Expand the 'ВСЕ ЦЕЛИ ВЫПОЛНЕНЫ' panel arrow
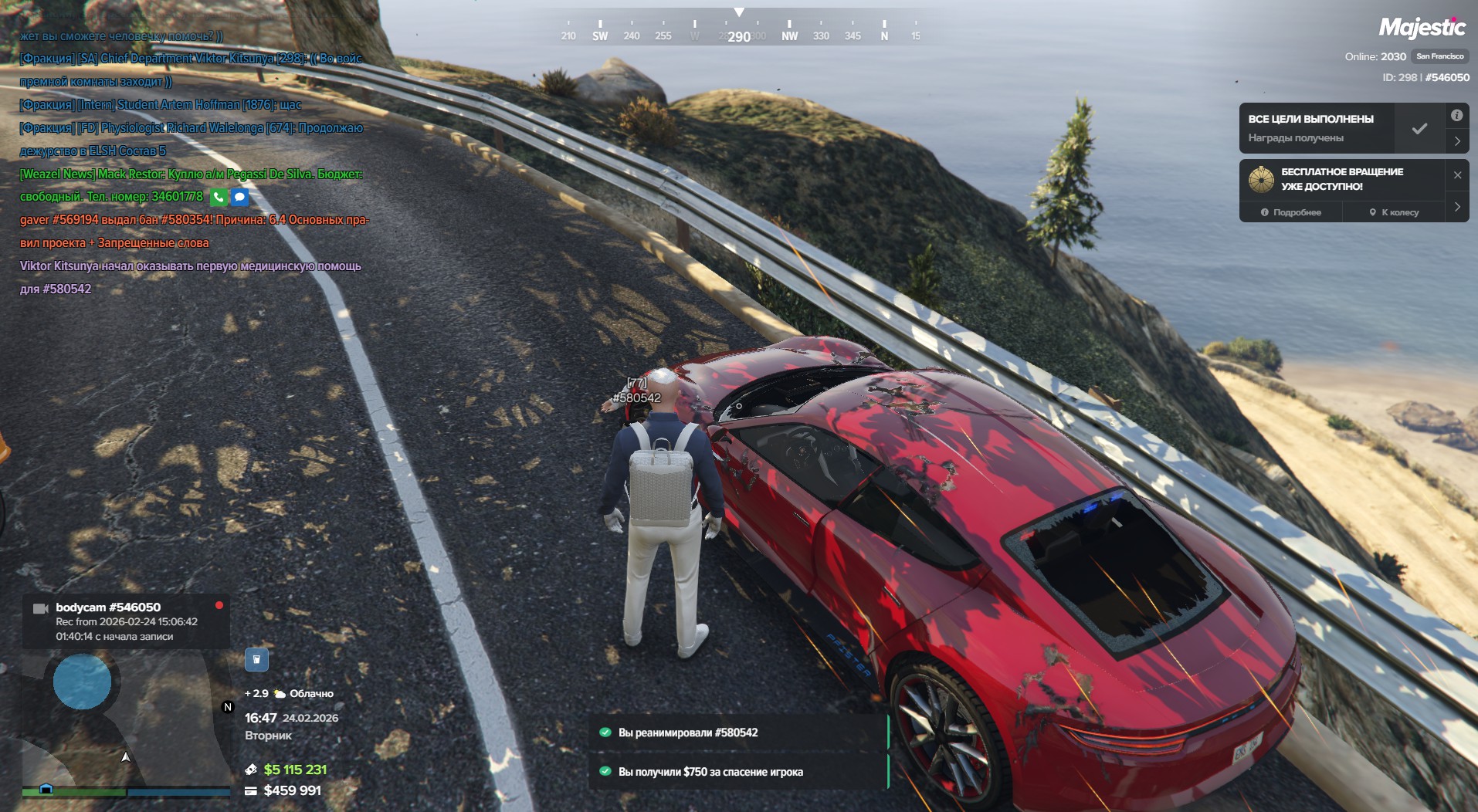 (x=1456, y=141)
